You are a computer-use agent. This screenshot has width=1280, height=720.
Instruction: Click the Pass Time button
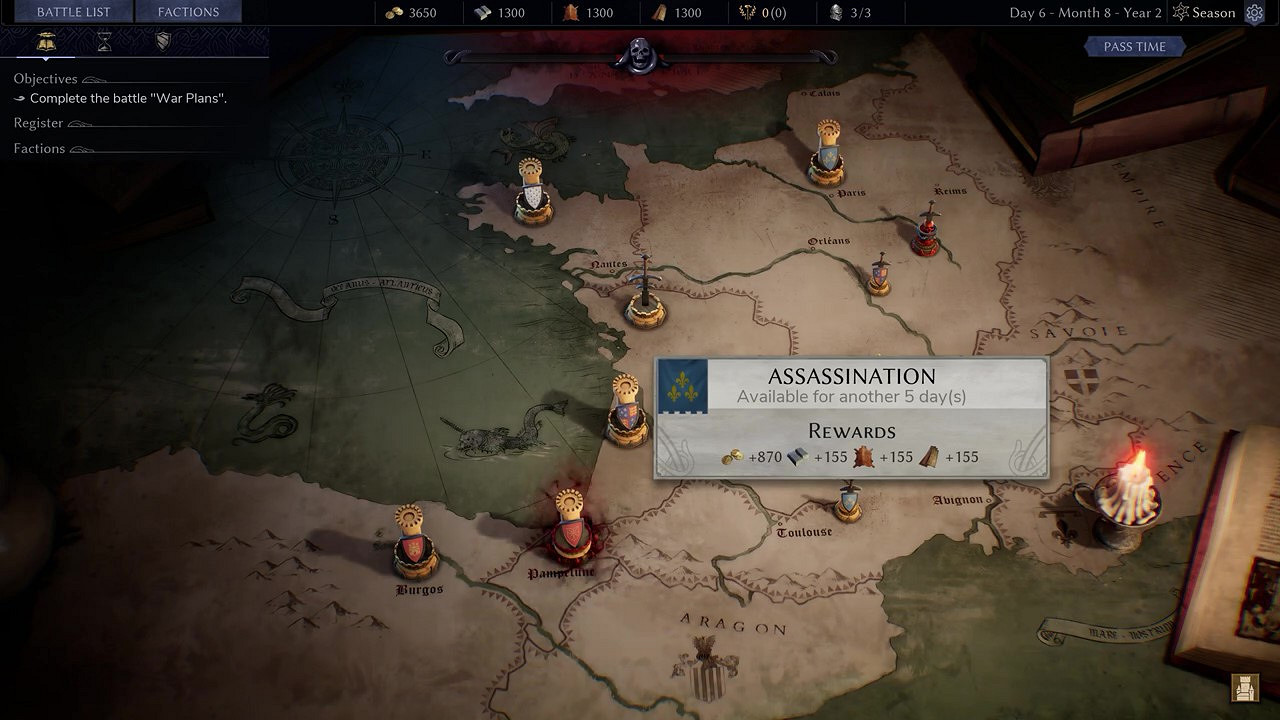point(1134,47)
